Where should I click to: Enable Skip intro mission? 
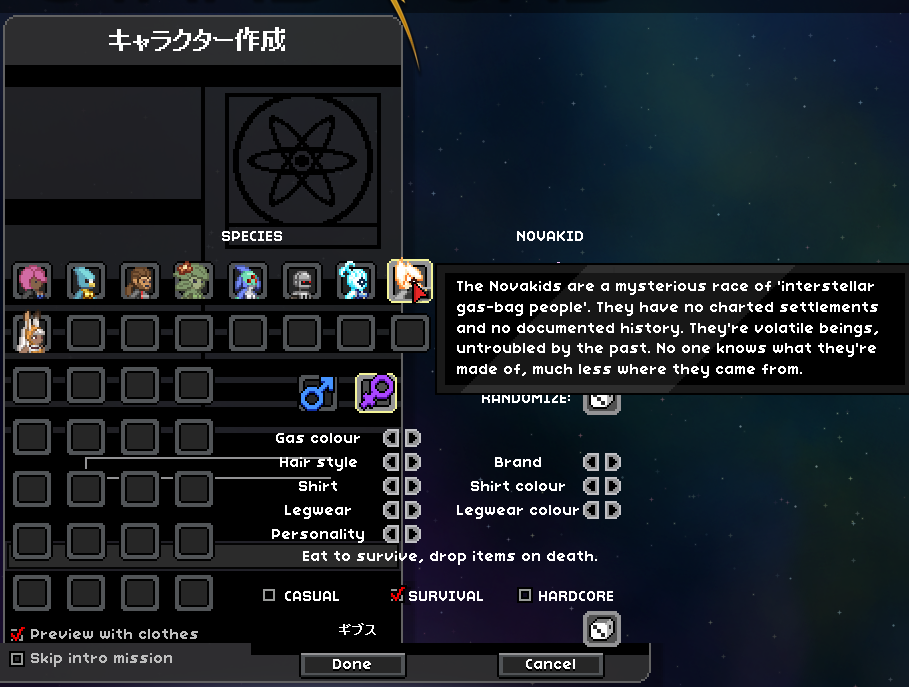tap(17, 658)
